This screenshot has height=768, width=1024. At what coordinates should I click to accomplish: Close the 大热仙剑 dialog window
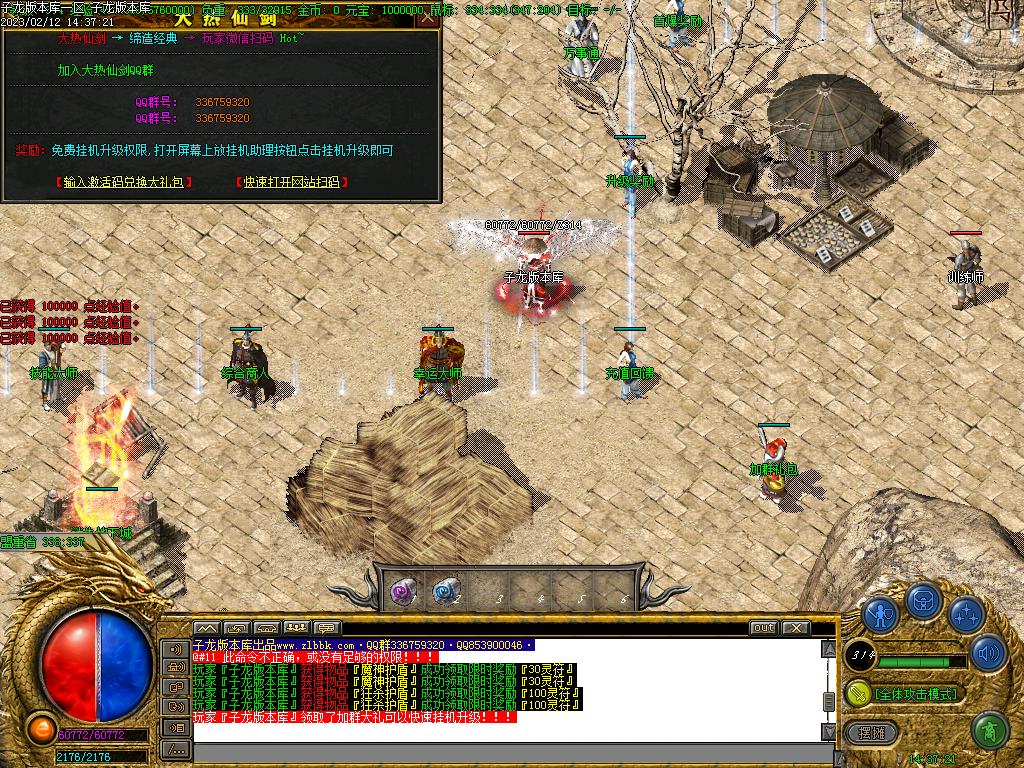(x=428, y=17)
